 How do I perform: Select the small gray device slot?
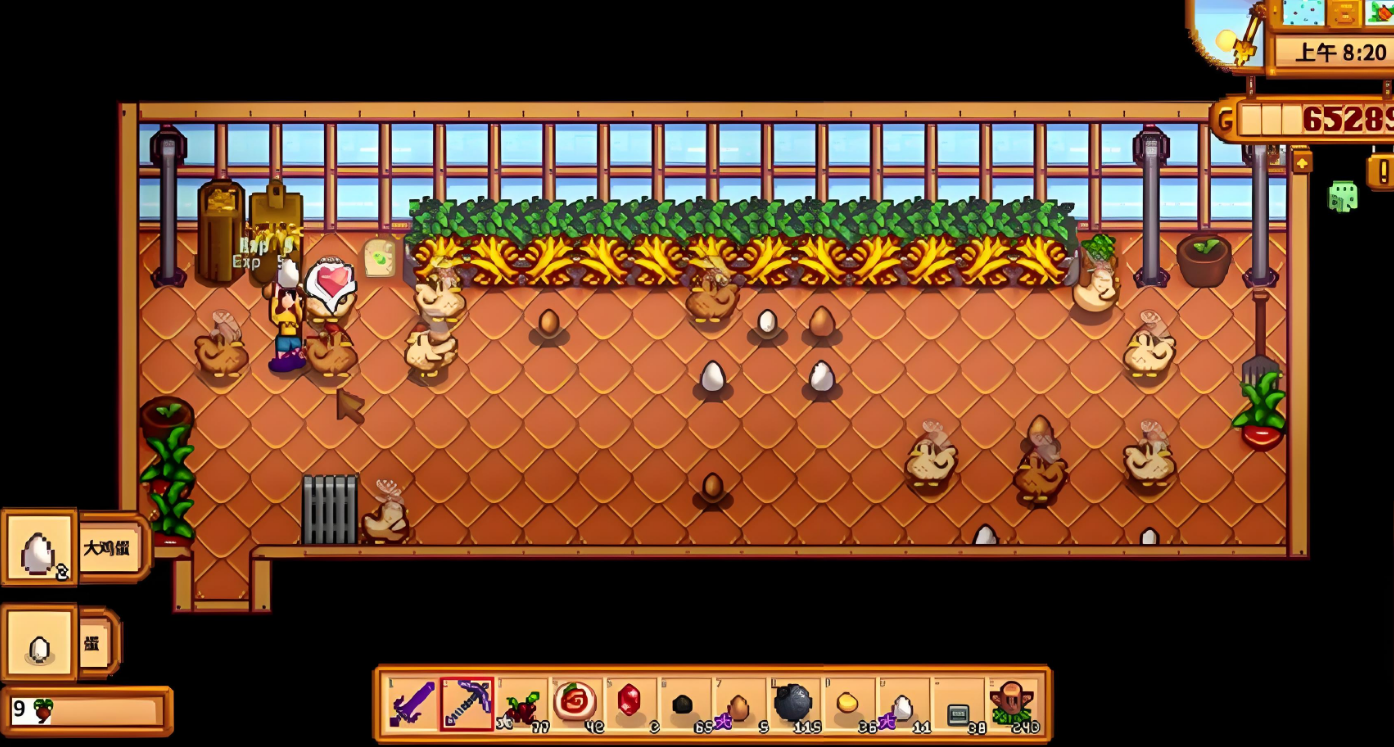coord(956,704)
